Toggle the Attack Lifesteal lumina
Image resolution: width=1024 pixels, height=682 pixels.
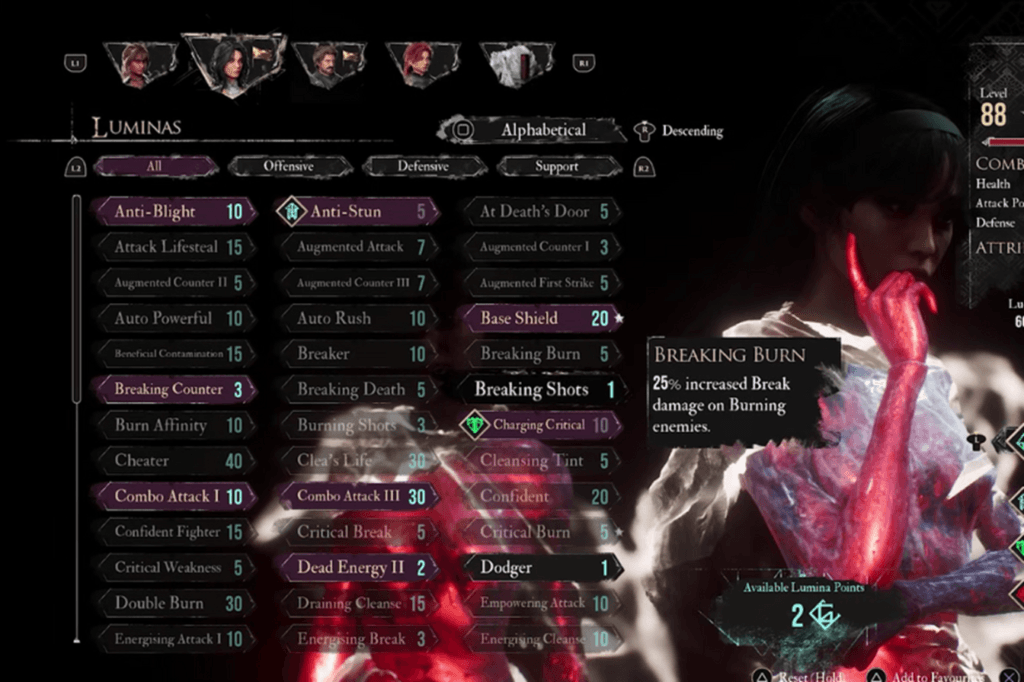click(x=172, y=247)
